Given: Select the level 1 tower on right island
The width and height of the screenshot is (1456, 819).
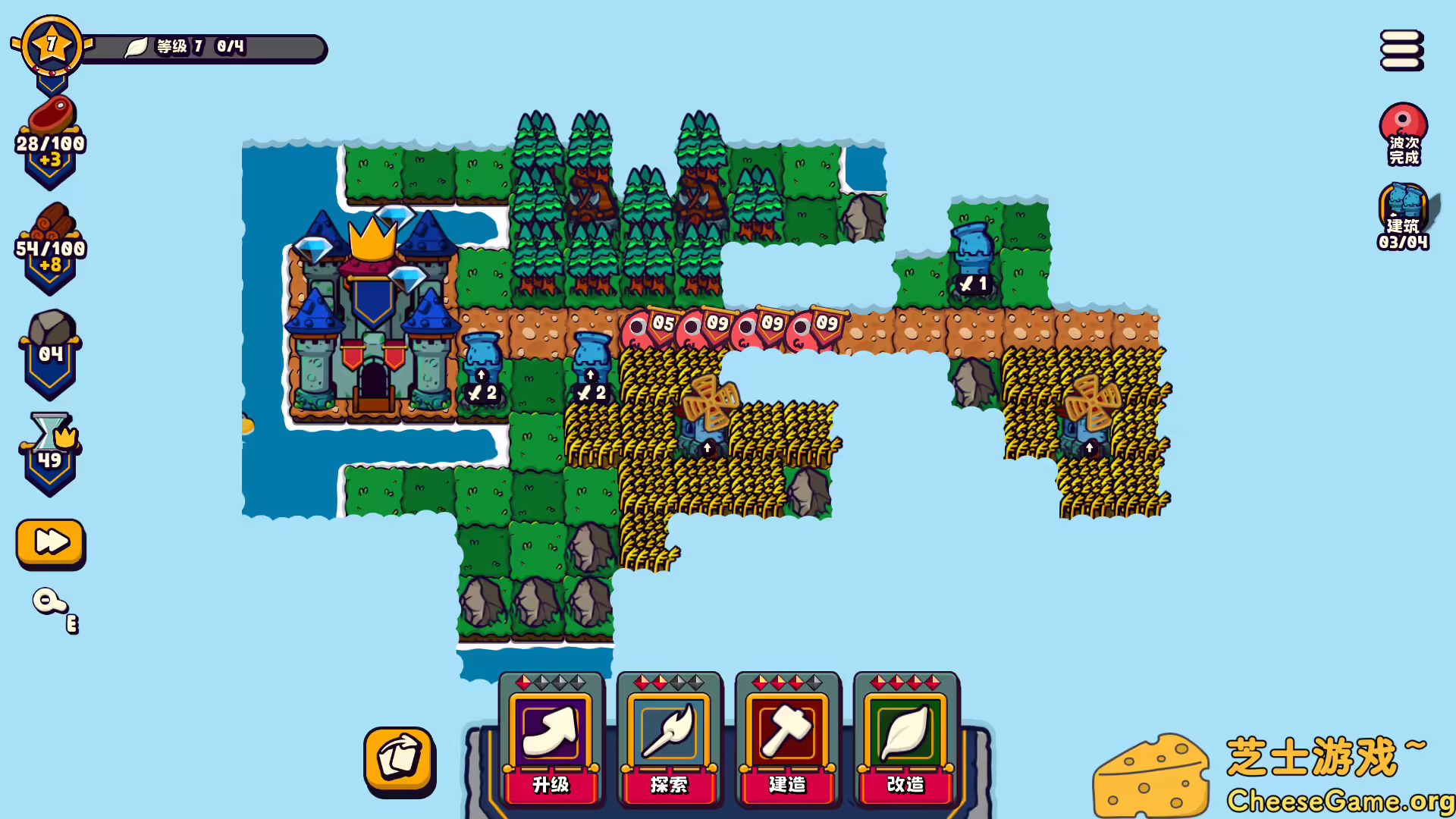Looking at the screenshot, I should click(x=972, y=250).
